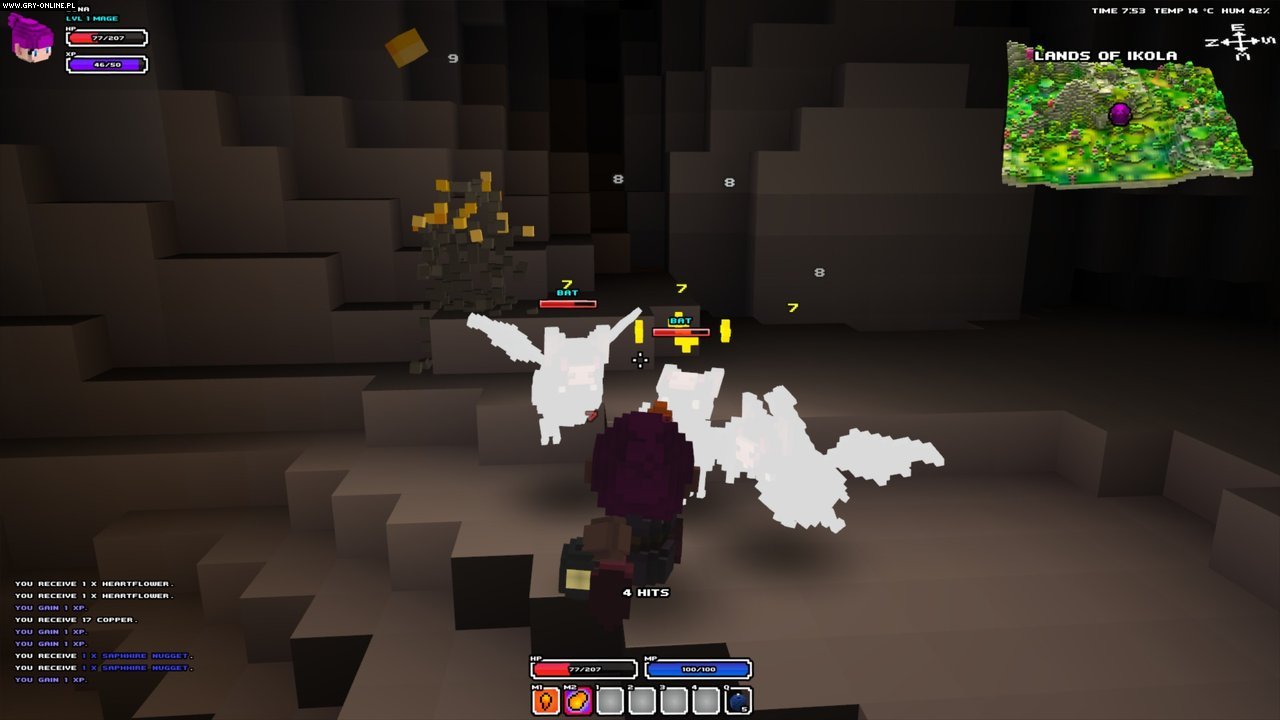Click the purple waypoint marker on the minimap
This screenshot has height=720, width=1280.
[1118, 112]
